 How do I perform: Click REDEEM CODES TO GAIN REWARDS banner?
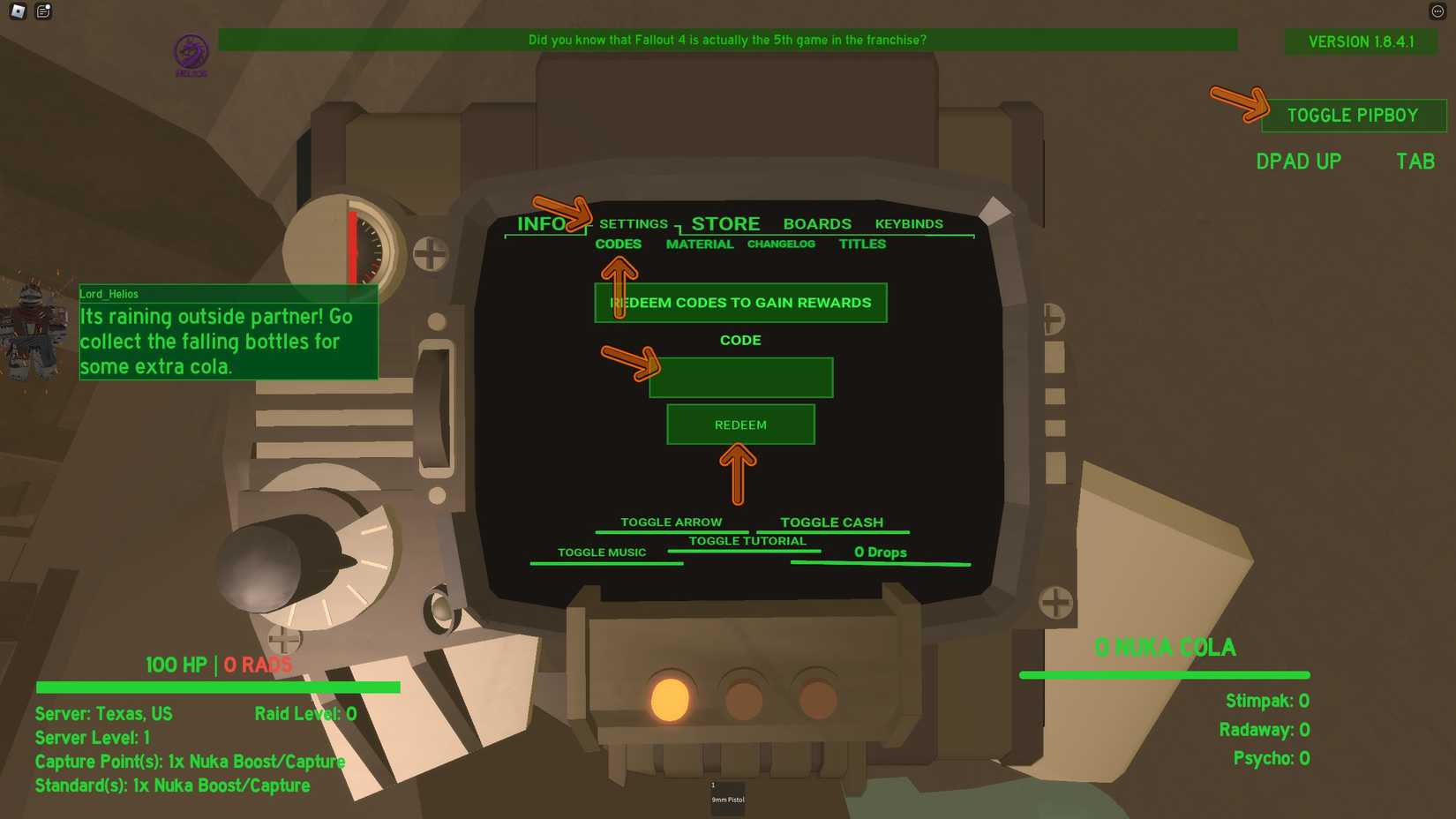(x=740, y=303)
